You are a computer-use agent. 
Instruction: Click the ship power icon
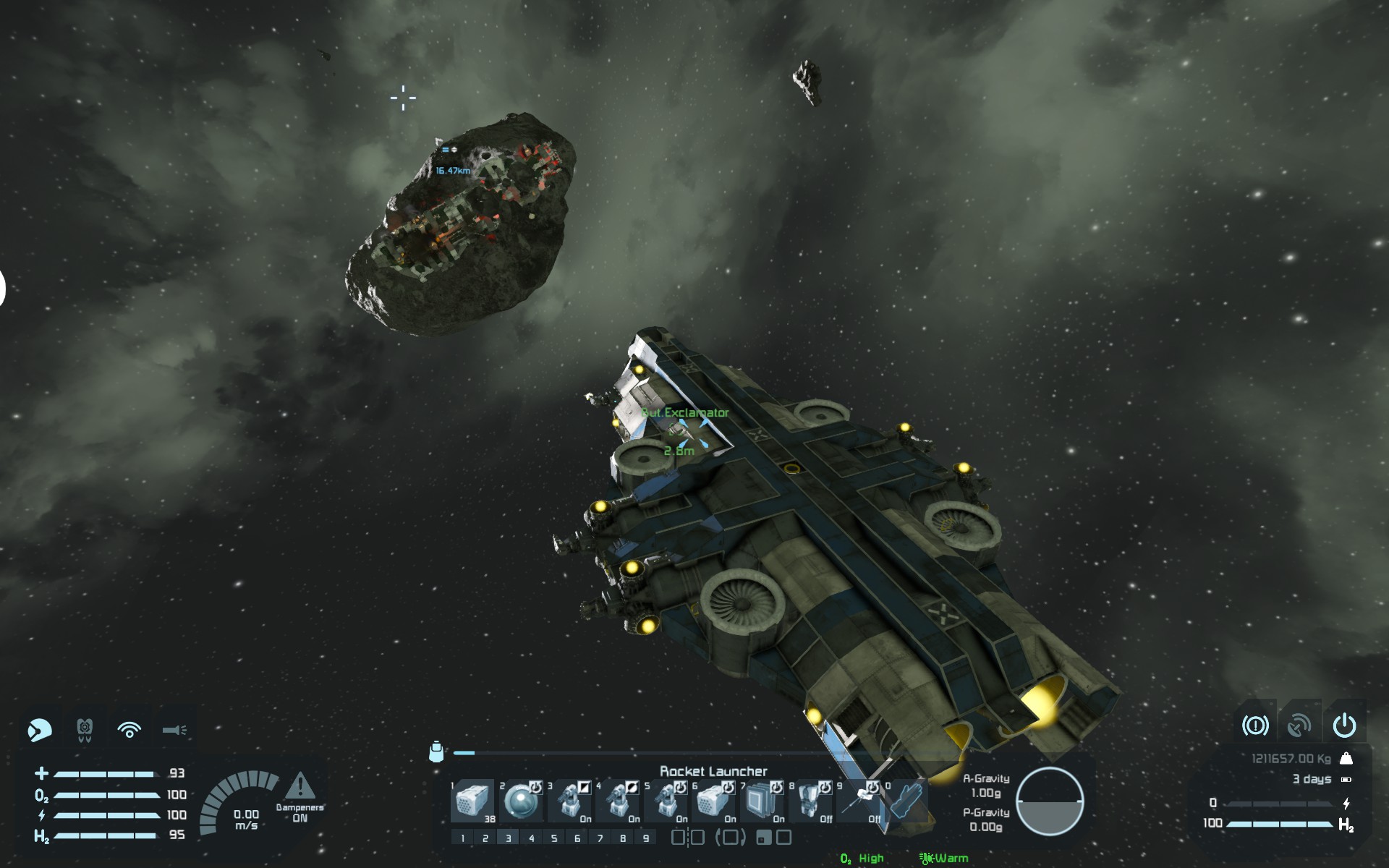tap(1344, 725)
